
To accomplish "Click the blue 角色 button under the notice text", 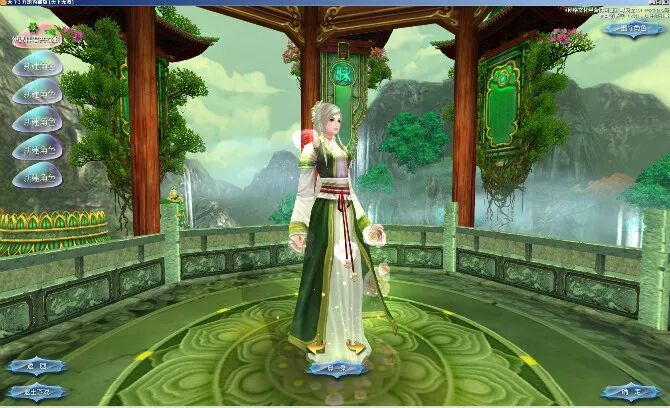I will coord(634,29).
